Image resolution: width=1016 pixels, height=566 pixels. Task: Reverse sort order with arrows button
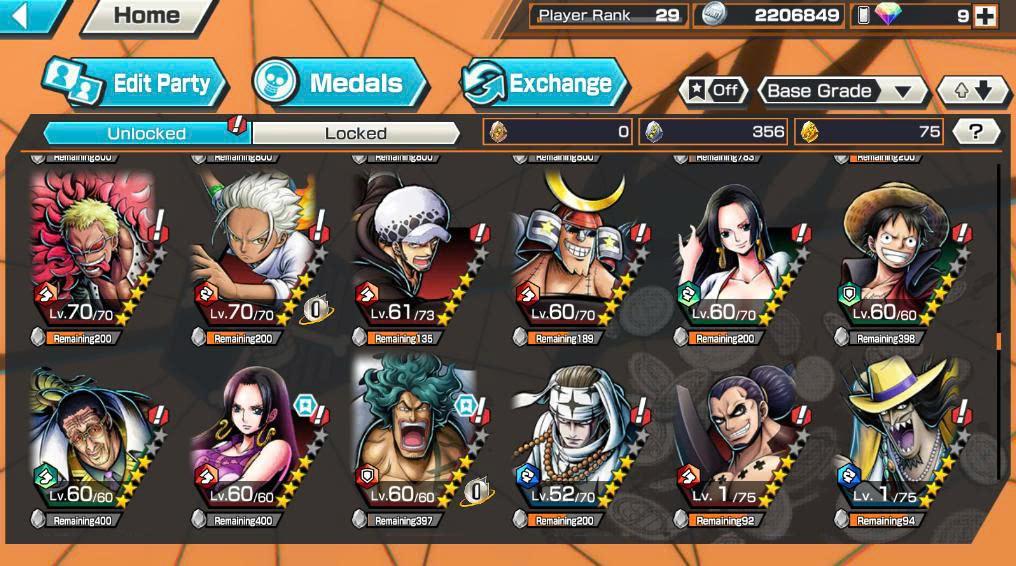(973, 91)
